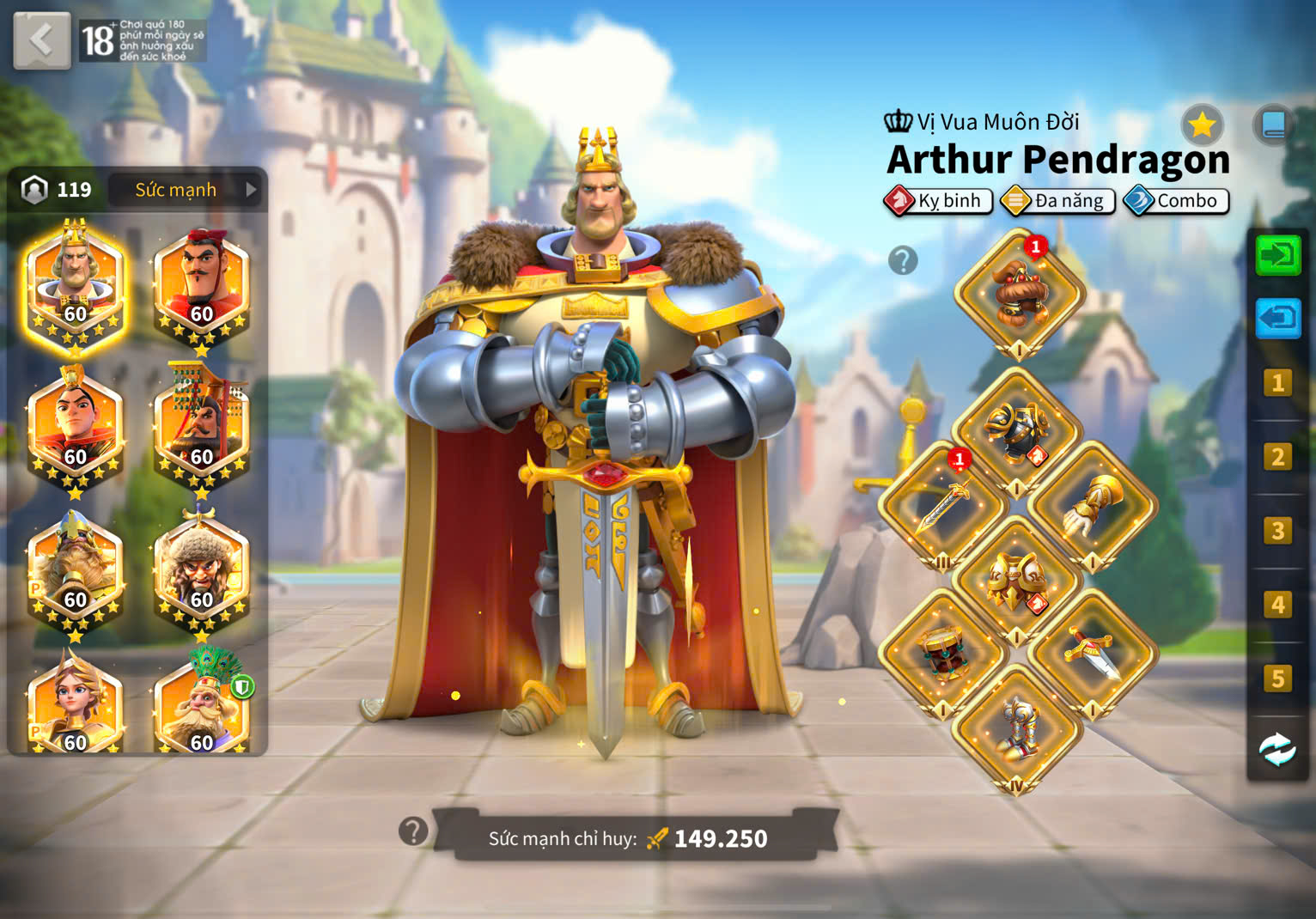Open the helmet equipment slot
Screen dimensions: 1316x919
1019,292
